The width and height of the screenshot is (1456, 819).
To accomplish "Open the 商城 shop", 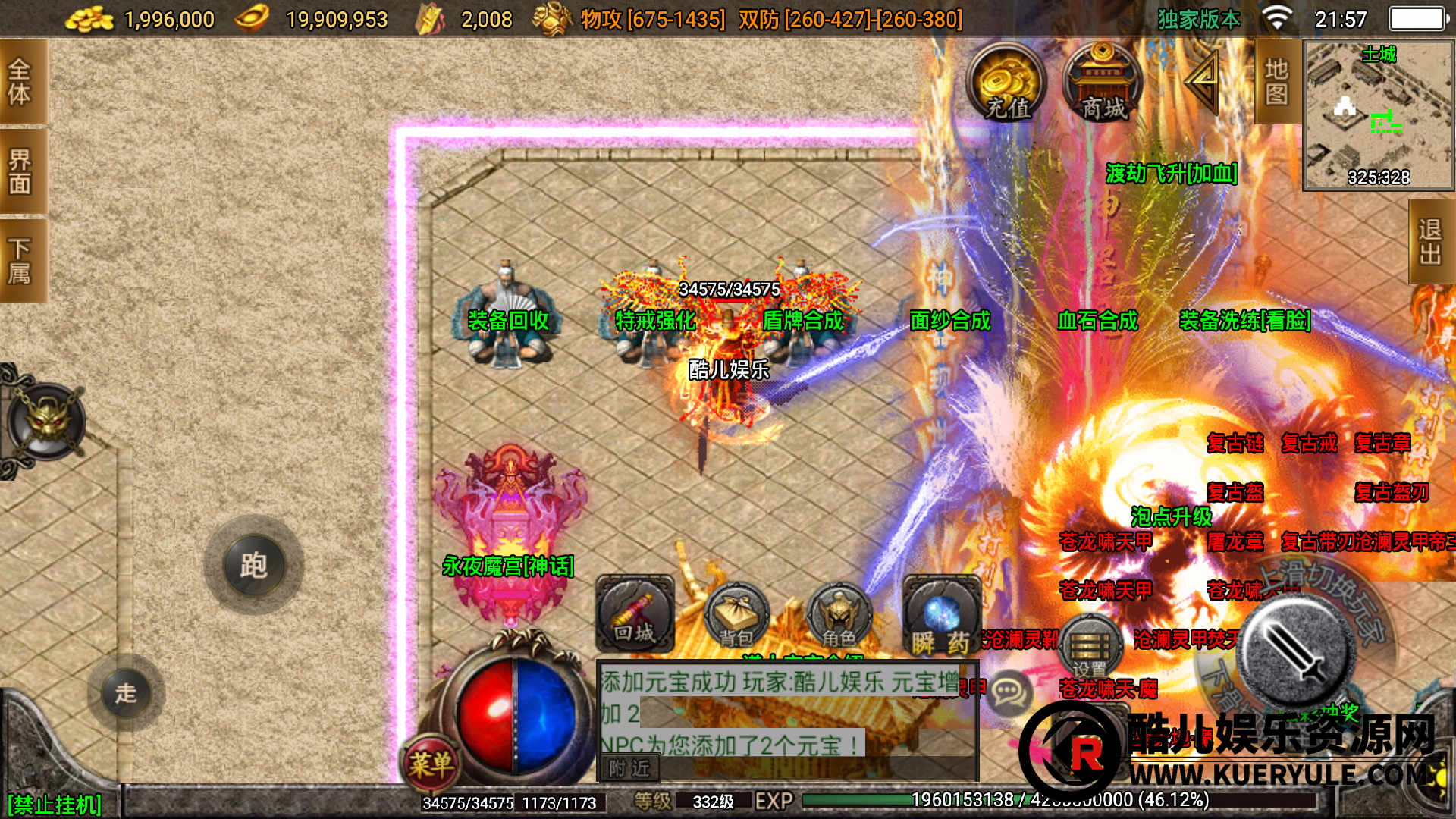I will pos(1102,83).
